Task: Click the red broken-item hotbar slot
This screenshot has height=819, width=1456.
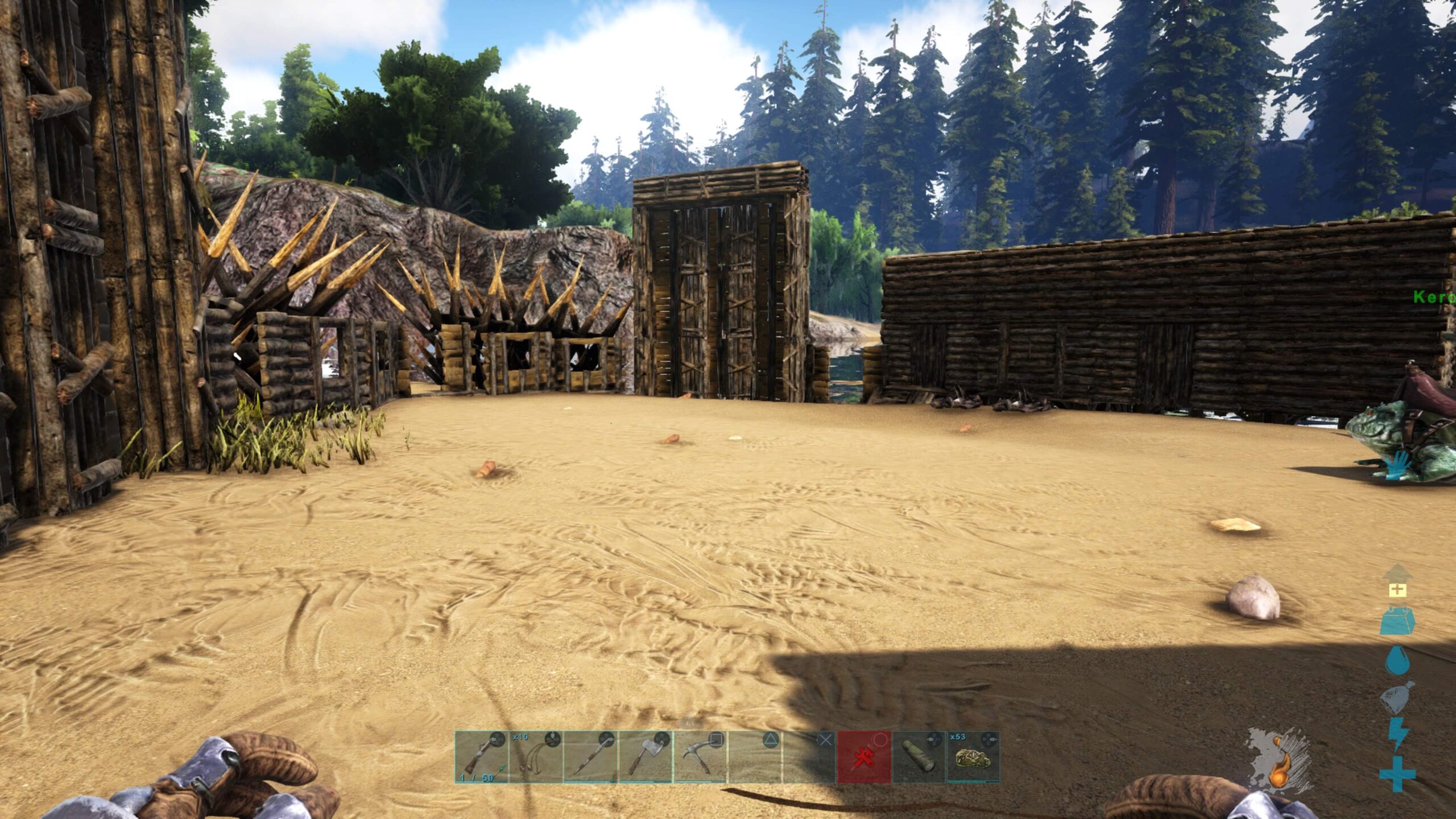Action: pos(864,757)
